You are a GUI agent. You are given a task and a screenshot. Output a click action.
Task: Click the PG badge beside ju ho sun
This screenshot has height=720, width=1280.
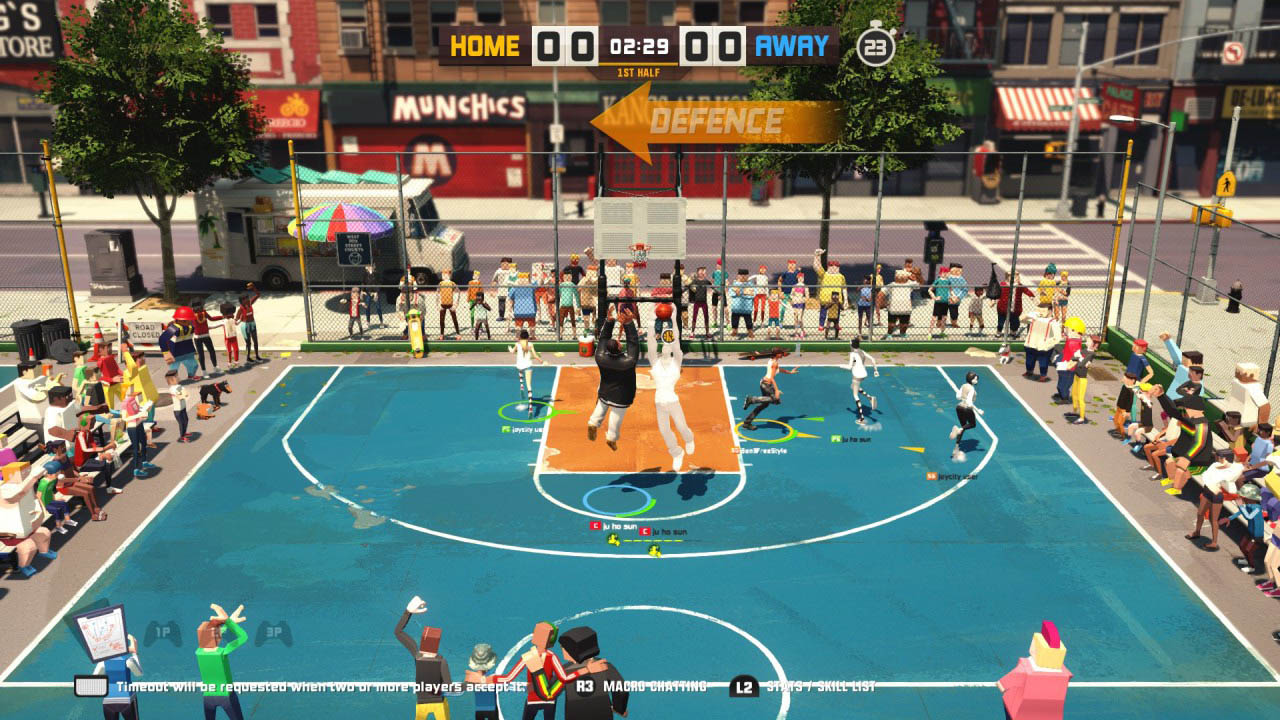pyautogui.click(x=834, y=439)
